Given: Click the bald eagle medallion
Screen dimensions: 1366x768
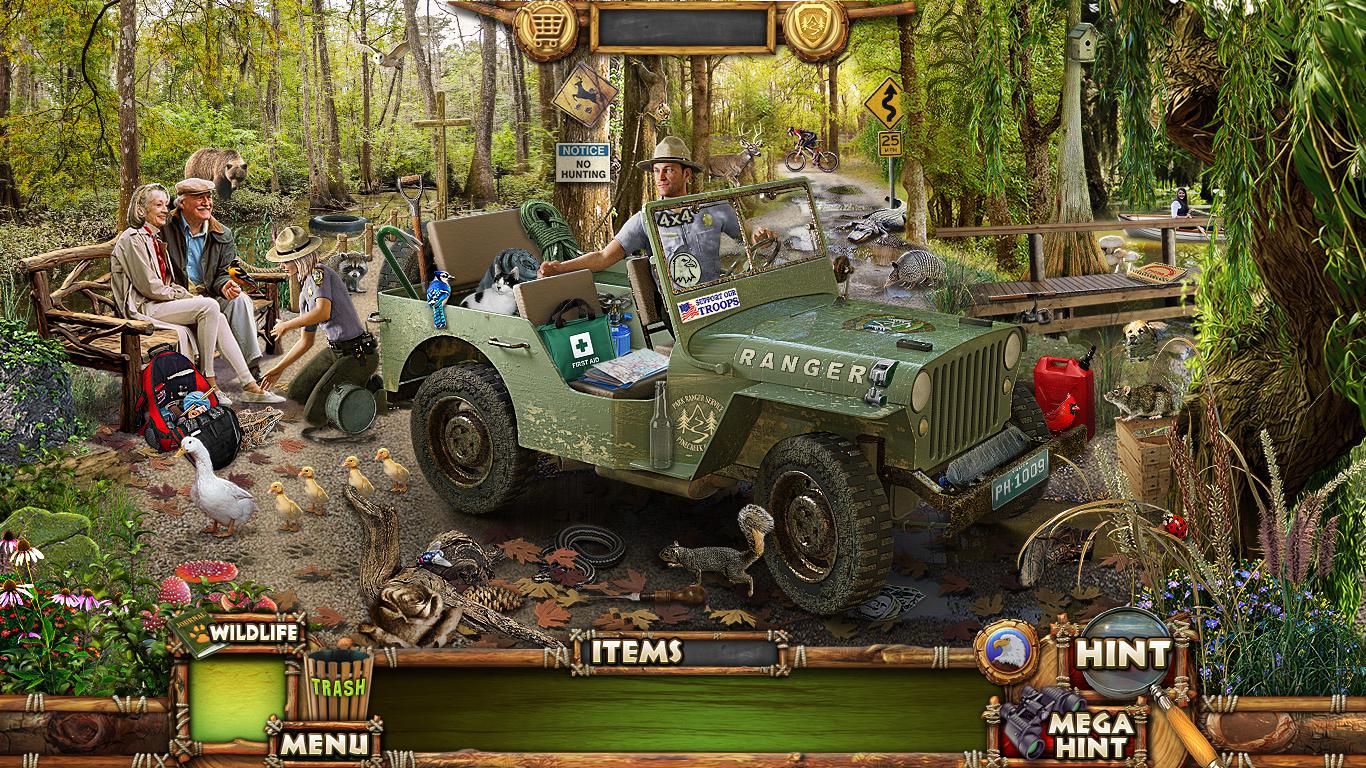Looking at the screenshot, I should [1007, 651].
